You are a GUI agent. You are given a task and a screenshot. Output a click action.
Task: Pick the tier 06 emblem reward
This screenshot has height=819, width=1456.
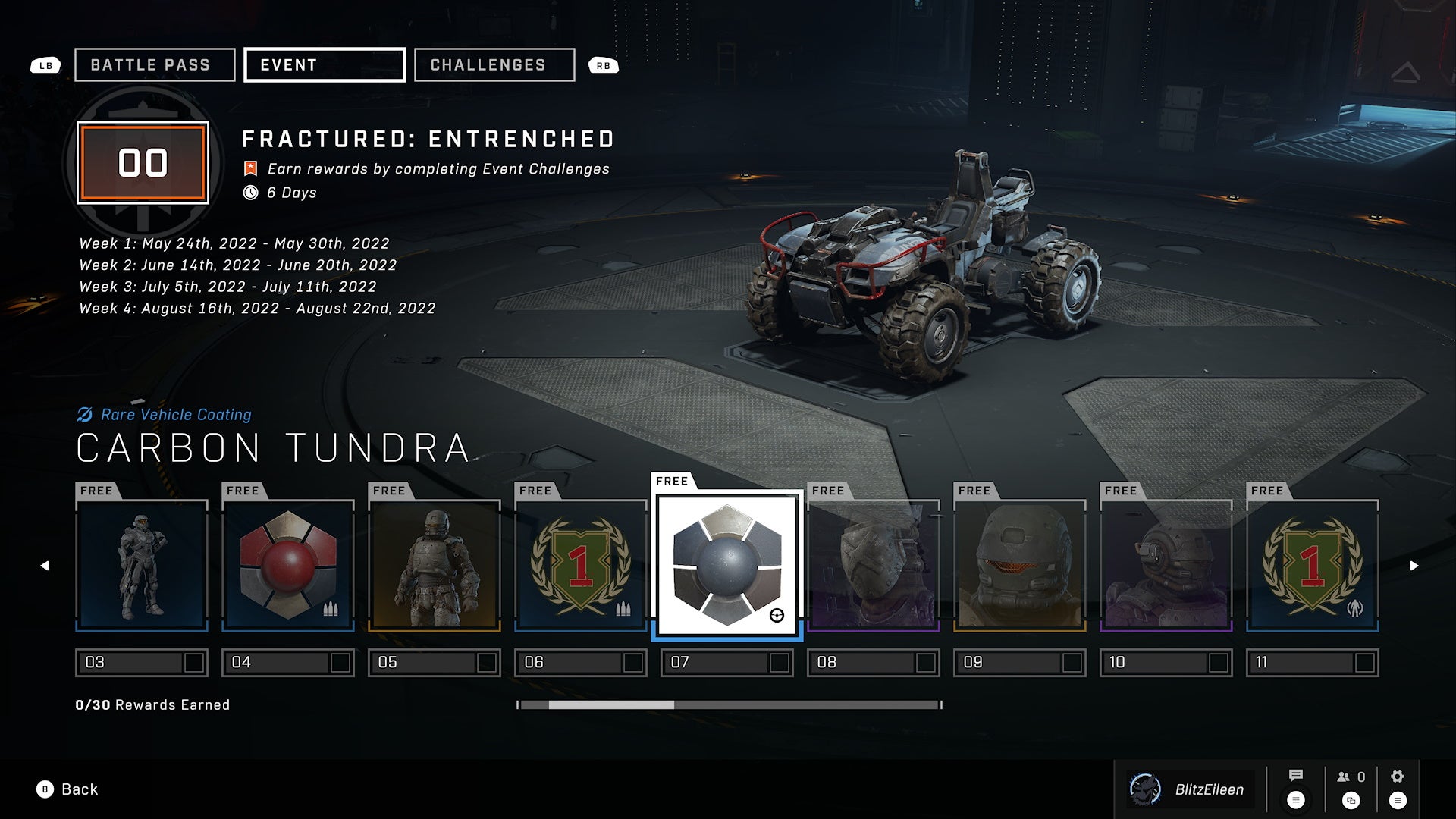tap(581, 565)
